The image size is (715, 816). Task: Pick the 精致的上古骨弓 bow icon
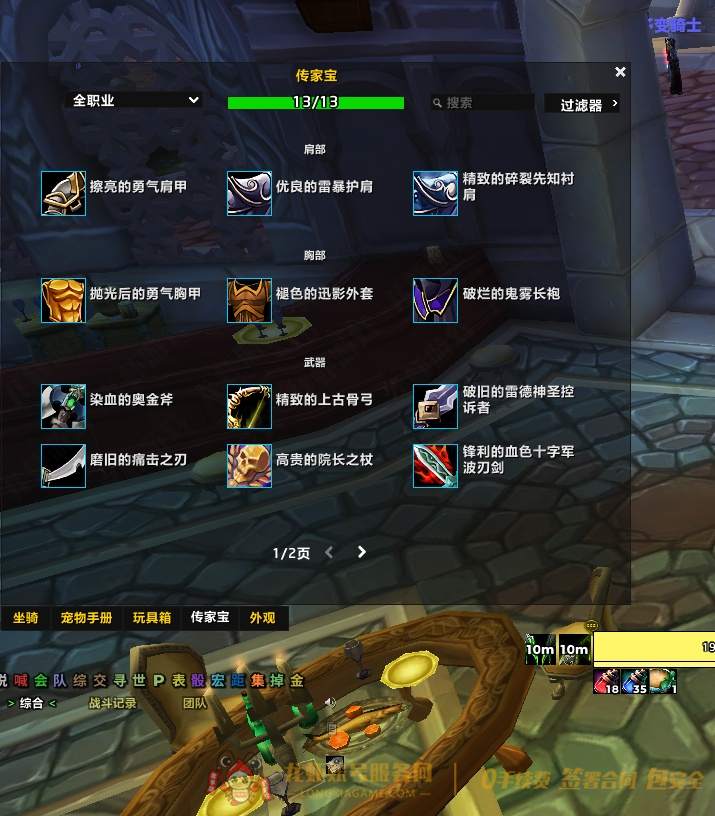pos(249,406)
